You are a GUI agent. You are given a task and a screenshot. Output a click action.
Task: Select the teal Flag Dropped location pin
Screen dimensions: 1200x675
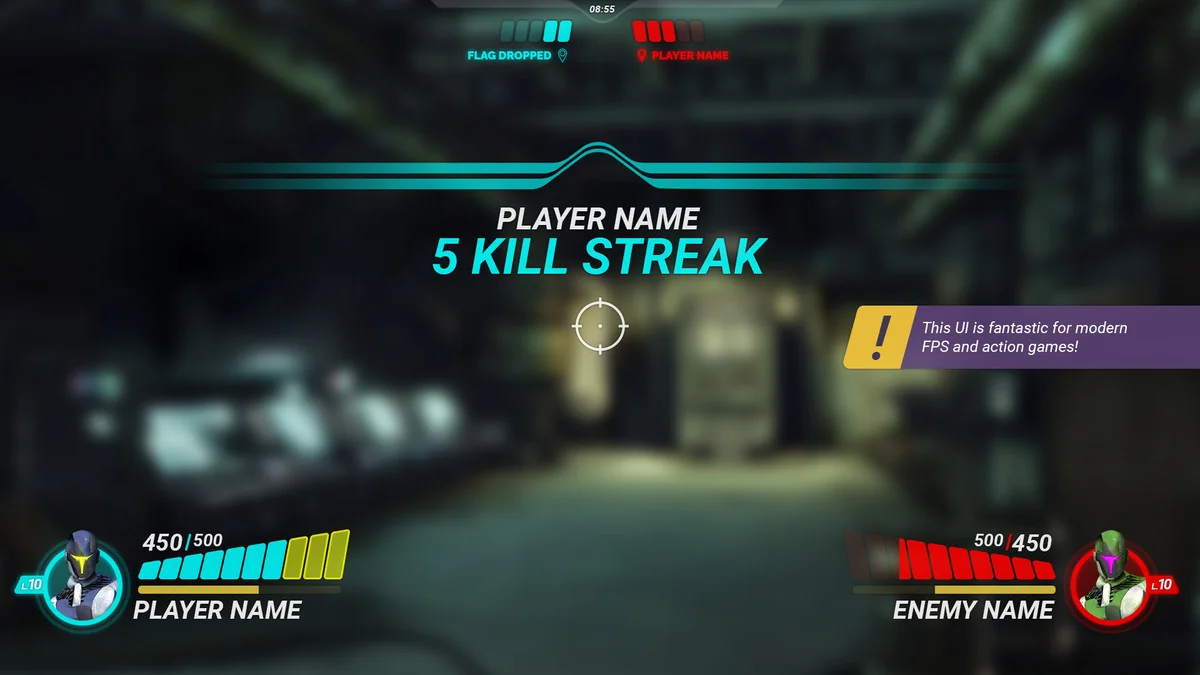[x=562, y=56]
